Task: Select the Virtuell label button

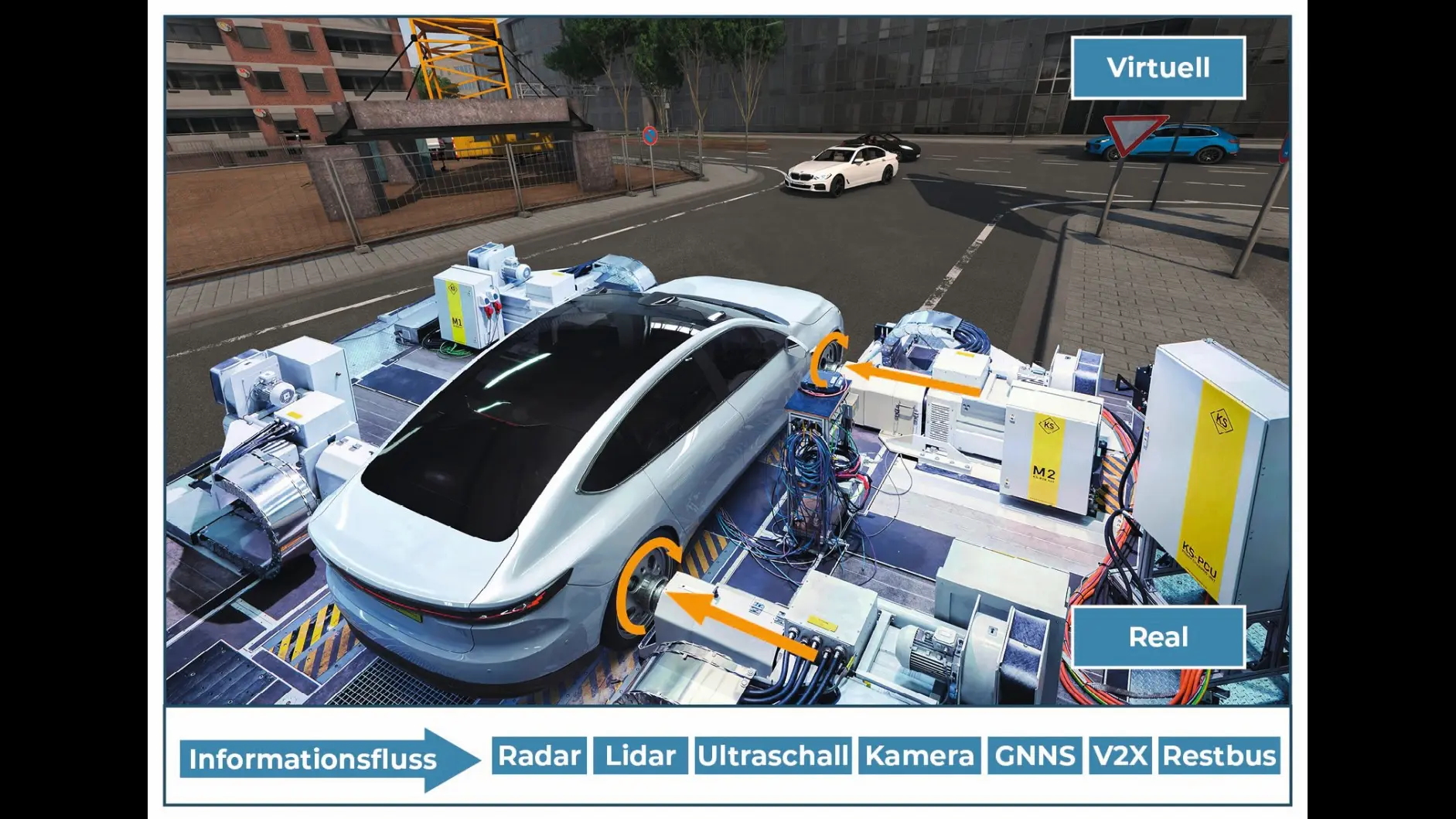Action: point(1158,68)
